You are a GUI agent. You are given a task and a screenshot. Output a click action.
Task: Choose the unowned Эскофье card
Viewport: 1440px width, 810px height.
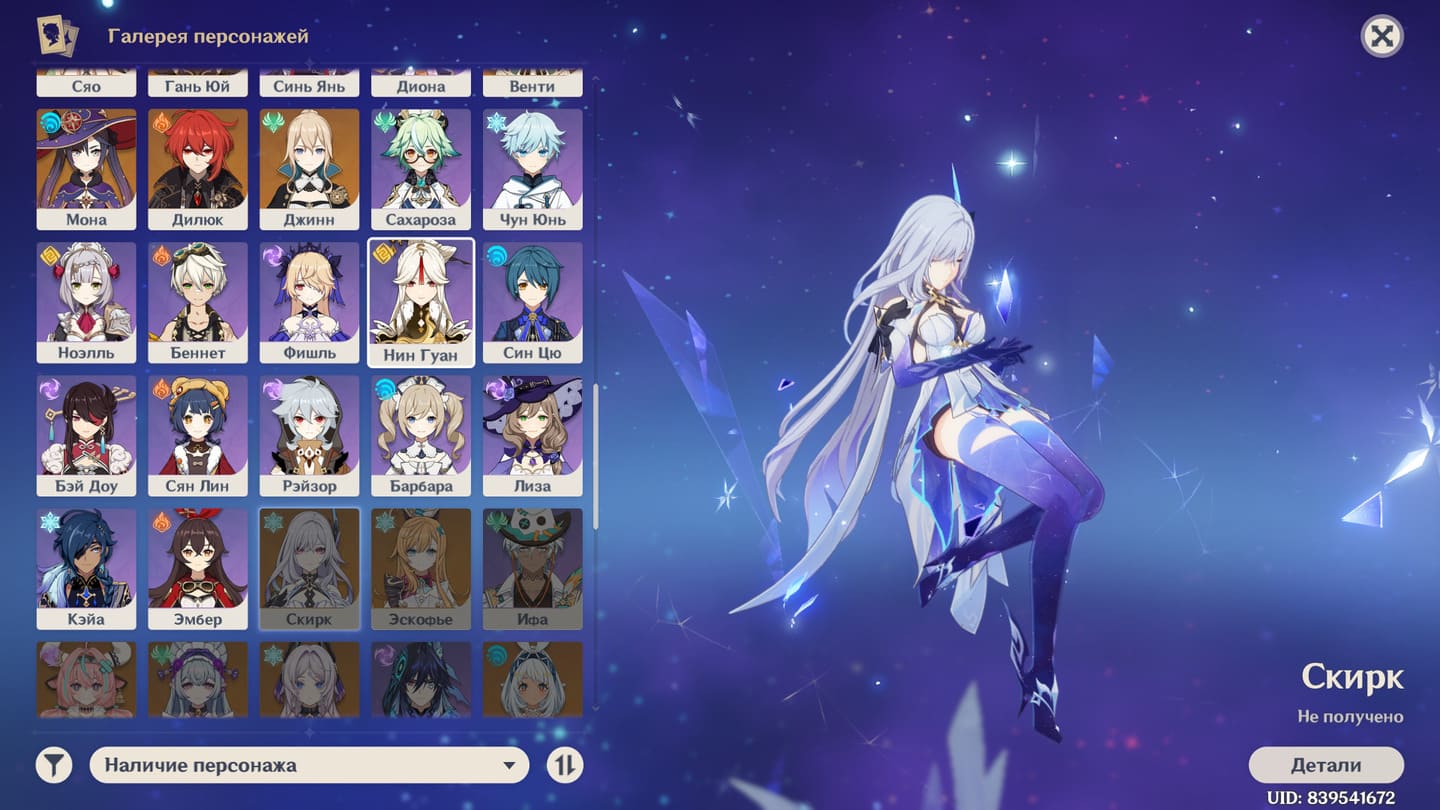[x=421, y=567]
